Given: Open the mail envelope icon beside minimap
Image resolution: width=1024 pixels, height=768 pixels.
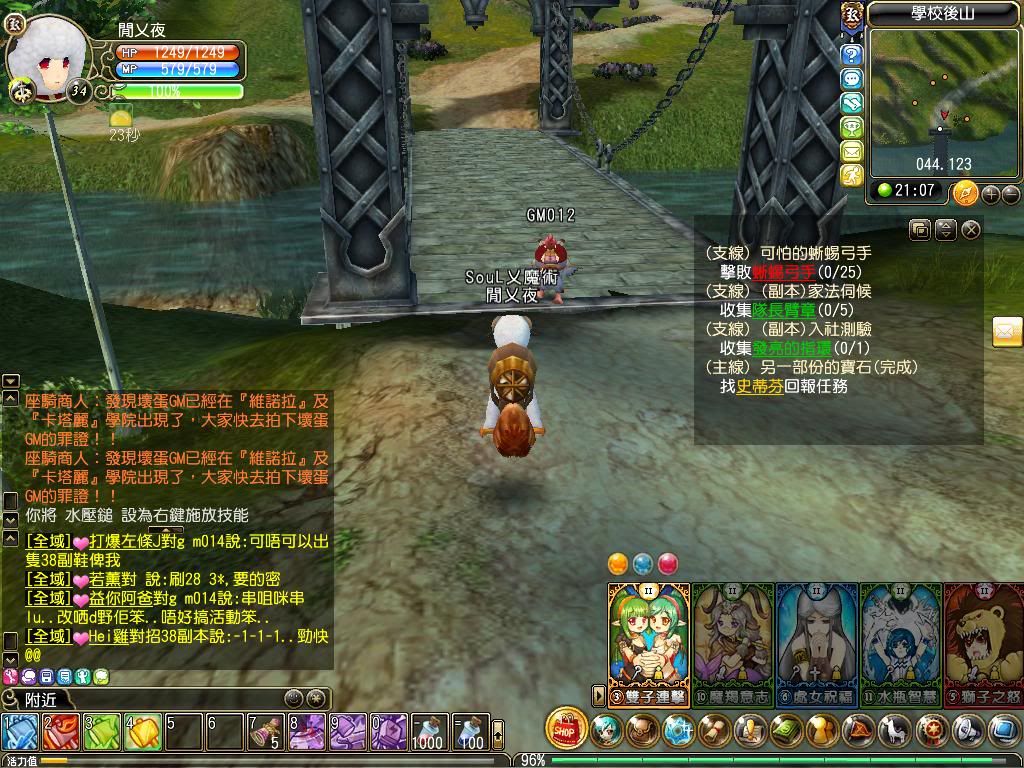Looking at the screenshot, I should [x=852, y=151].
